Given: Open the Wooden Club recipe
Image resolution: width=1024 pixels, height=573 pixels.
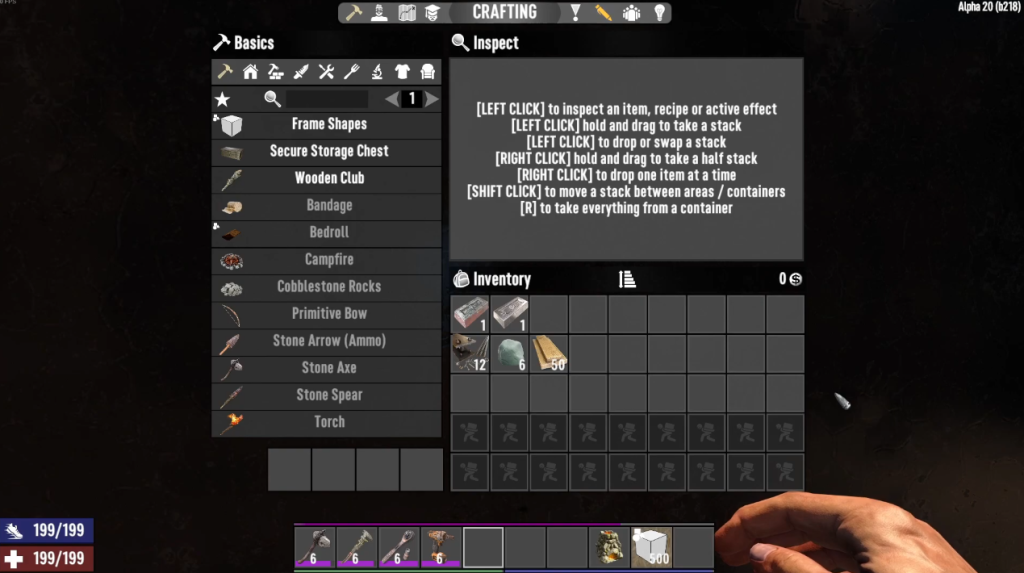Looking at the screenshot, I should pyautogui.click(x=328, y=179).
